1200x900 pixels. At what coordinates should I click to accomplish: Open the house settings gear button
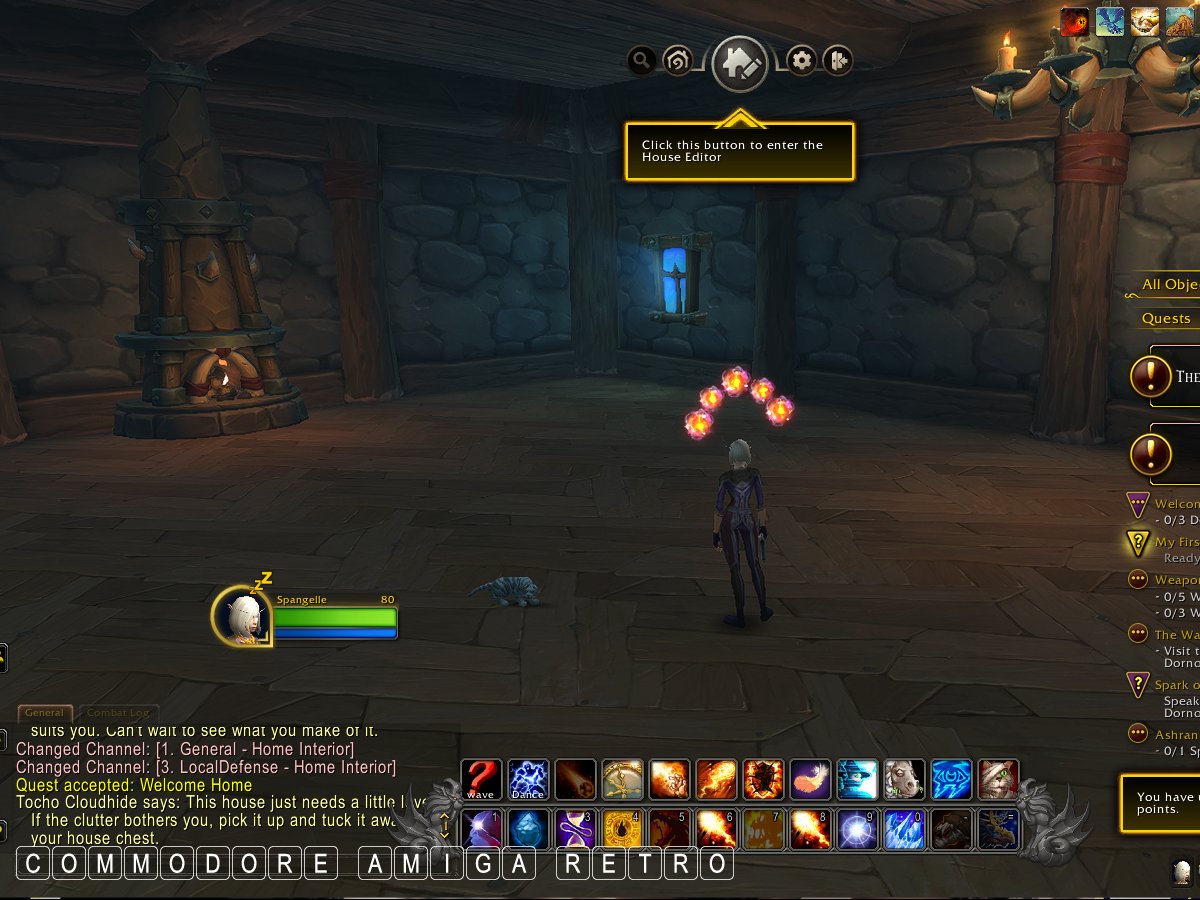coord(801,61)
